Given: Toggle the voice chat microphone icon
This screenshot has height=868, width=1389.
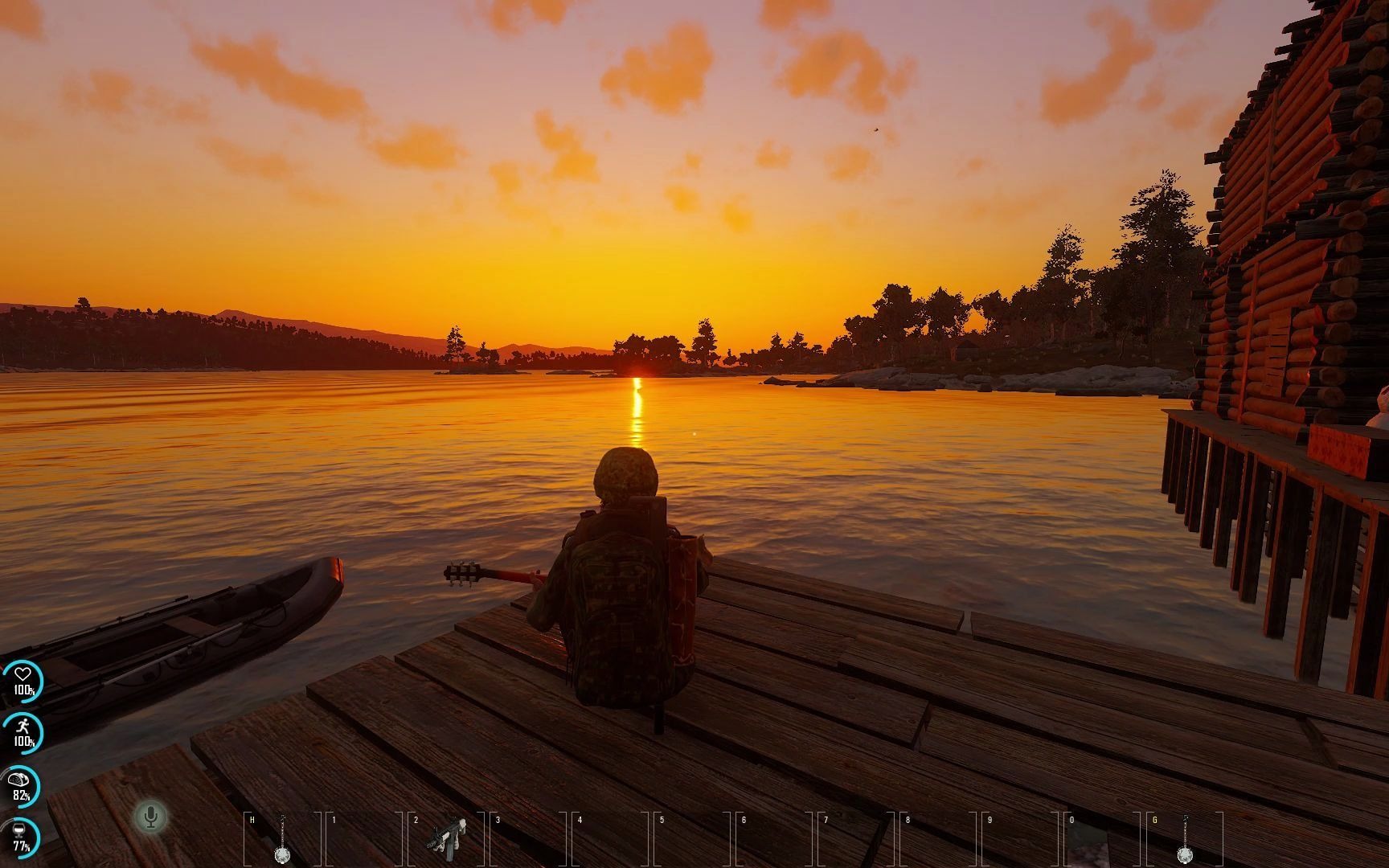Looking at the screenshot, I should 150,817.
